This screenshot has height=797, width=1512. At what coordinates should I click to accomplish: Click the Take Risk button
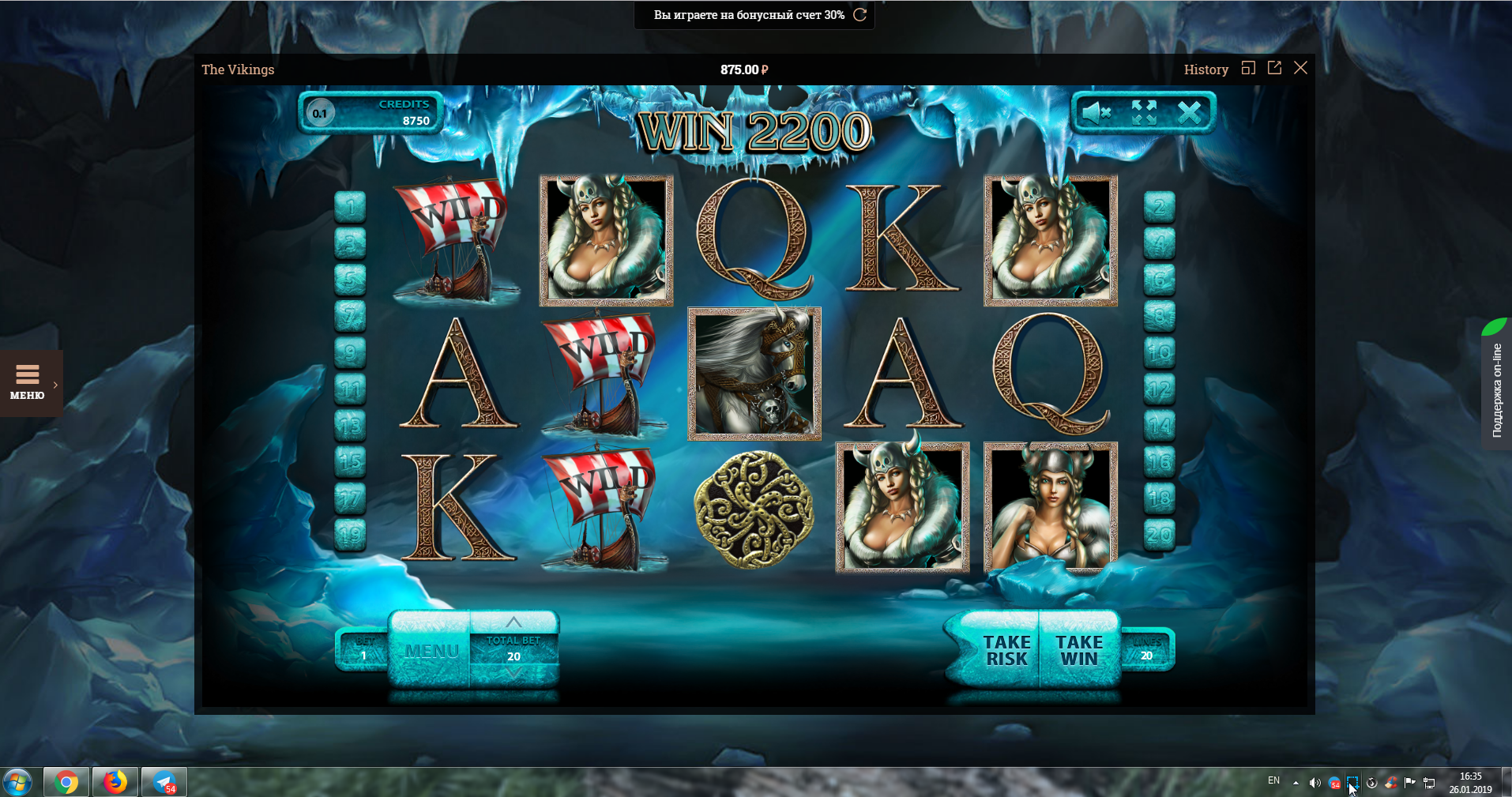1006,650
